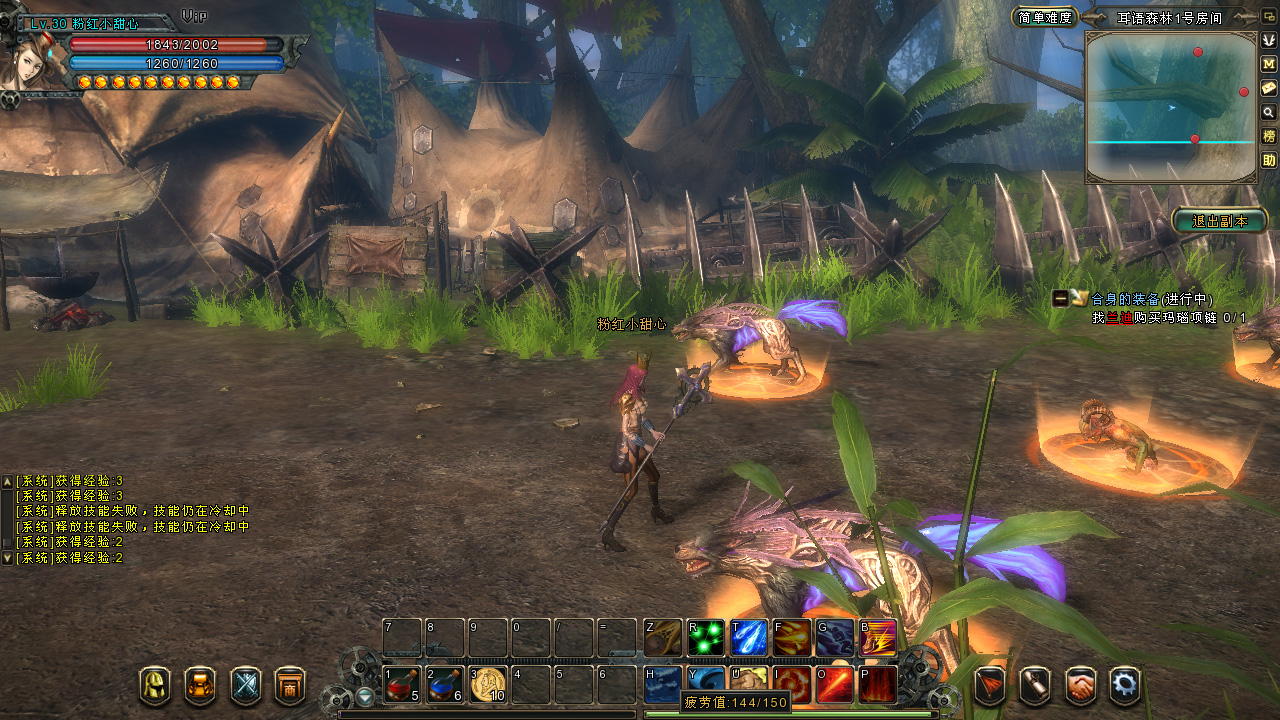Open the settings gear icon
The image size is (1280, 720).
(x=1125, y=686)
